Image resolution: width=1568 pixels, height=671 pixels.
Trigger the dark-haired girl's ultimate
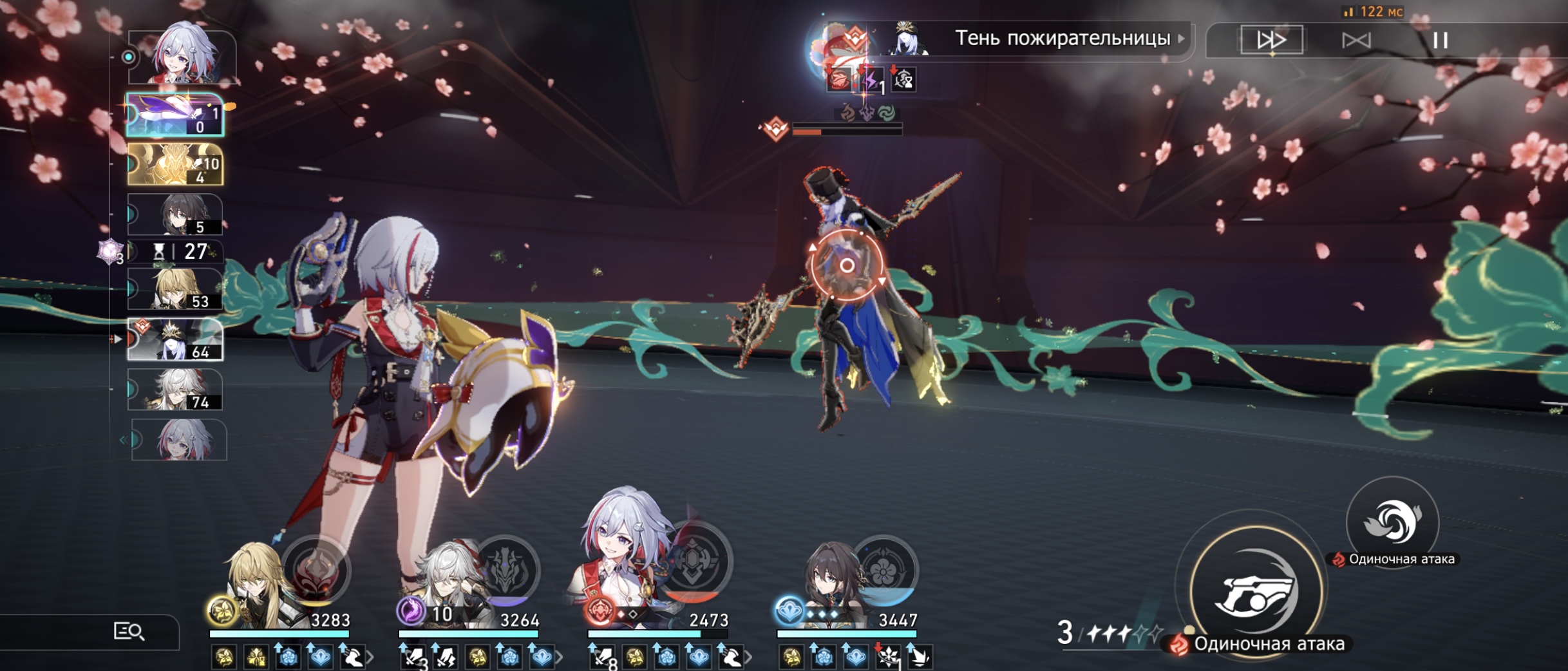click(x=885, y=571)
